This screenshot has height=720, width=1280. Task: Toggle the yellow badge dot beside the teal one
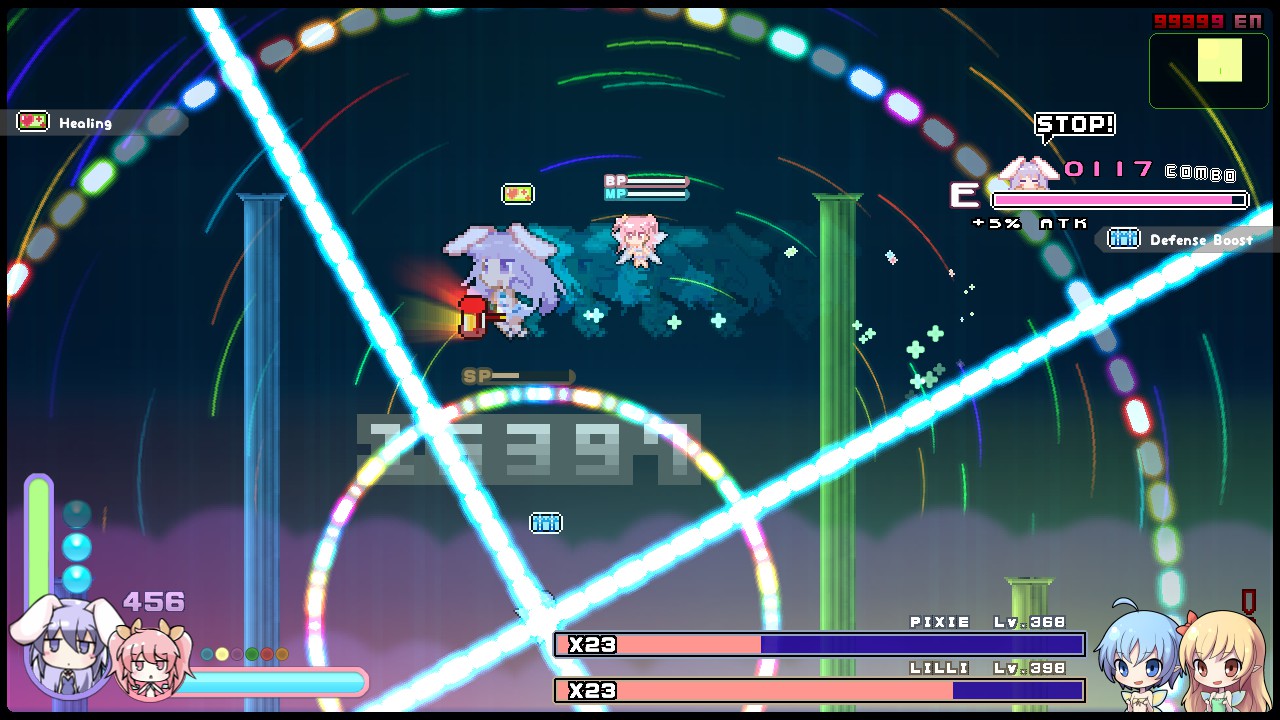coord(222,654)
